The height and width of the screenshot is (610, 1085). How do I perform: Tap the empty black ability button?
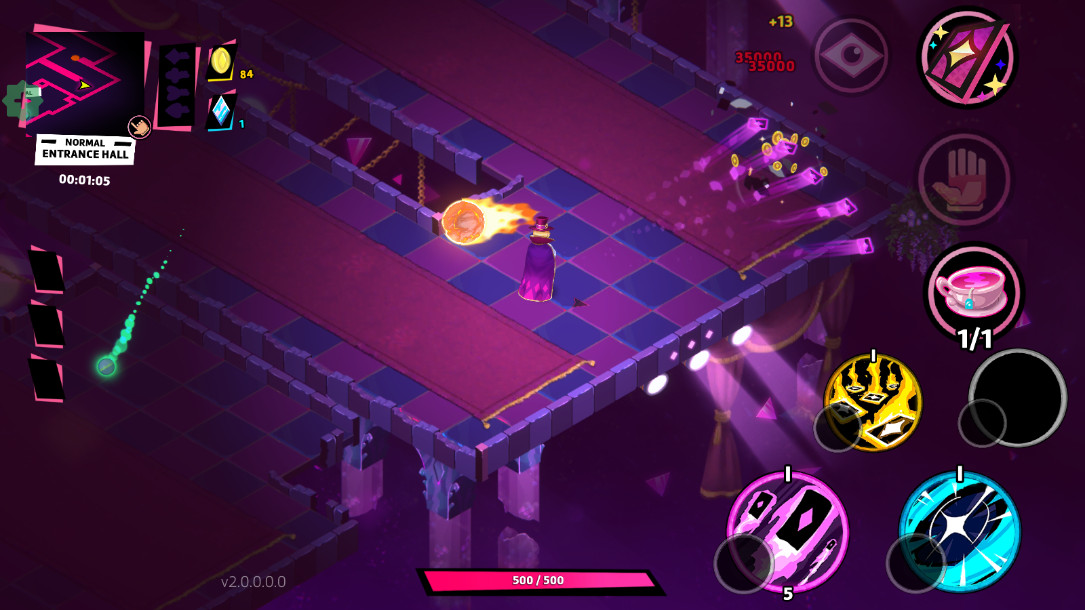click(1017, 397)
